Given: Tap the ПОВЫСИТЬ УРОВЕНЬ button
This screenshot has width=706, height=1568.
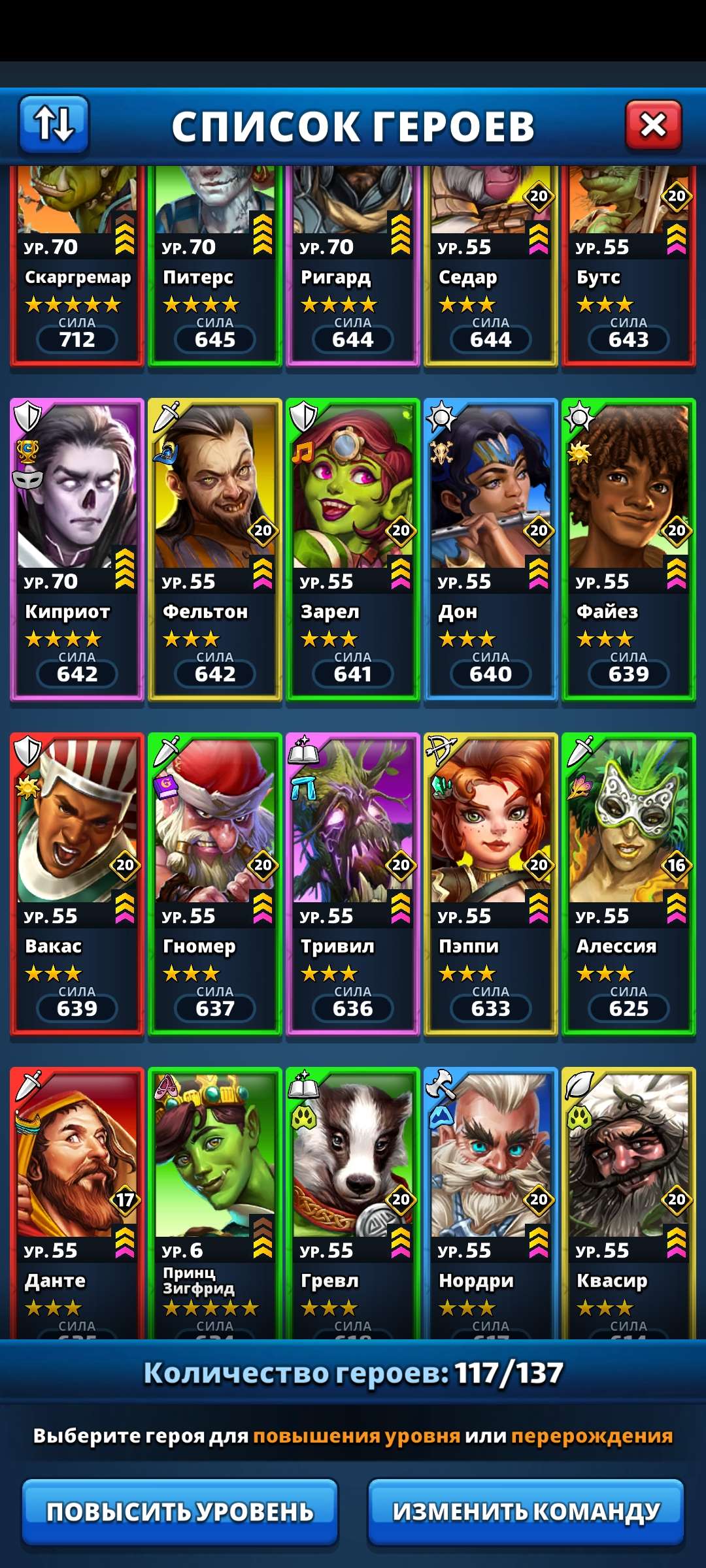Looking at the screenshot, I should click(x=180, y=1511).
